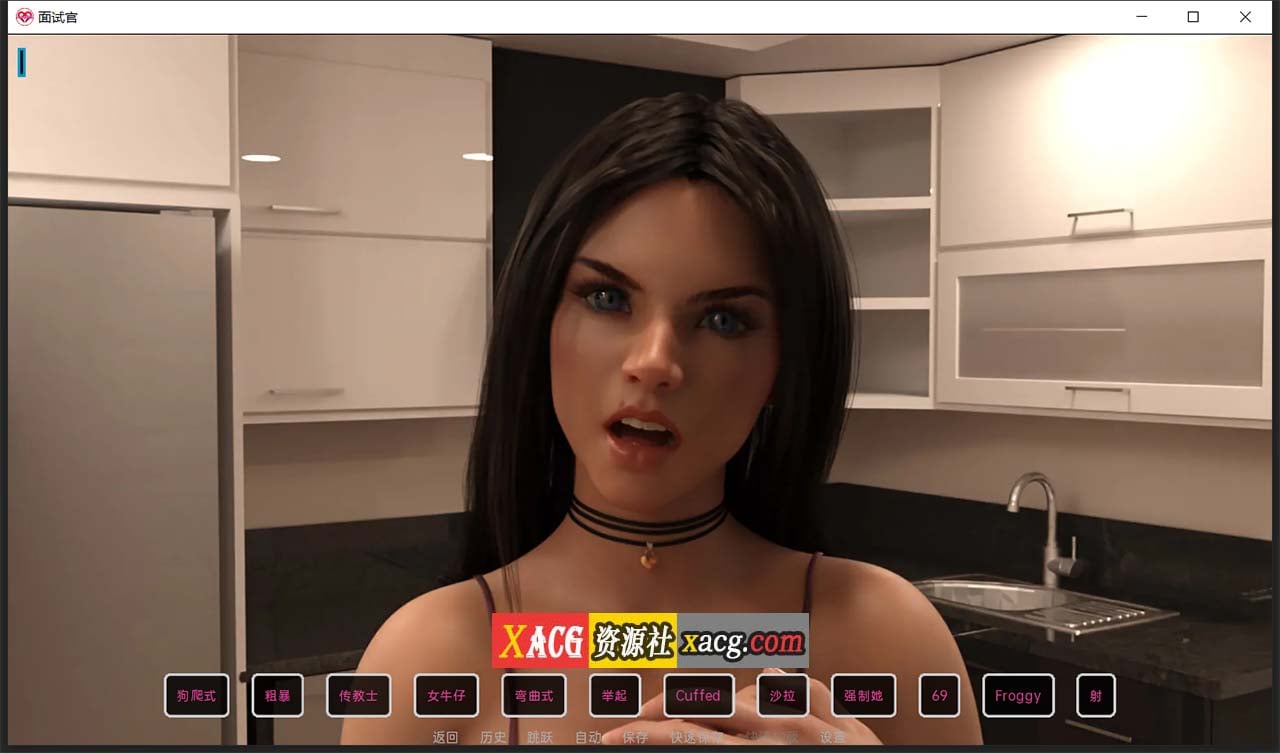Toggle 自动 auto-play mode
This screenshot has height=753, width=1280.
point(587,737)
